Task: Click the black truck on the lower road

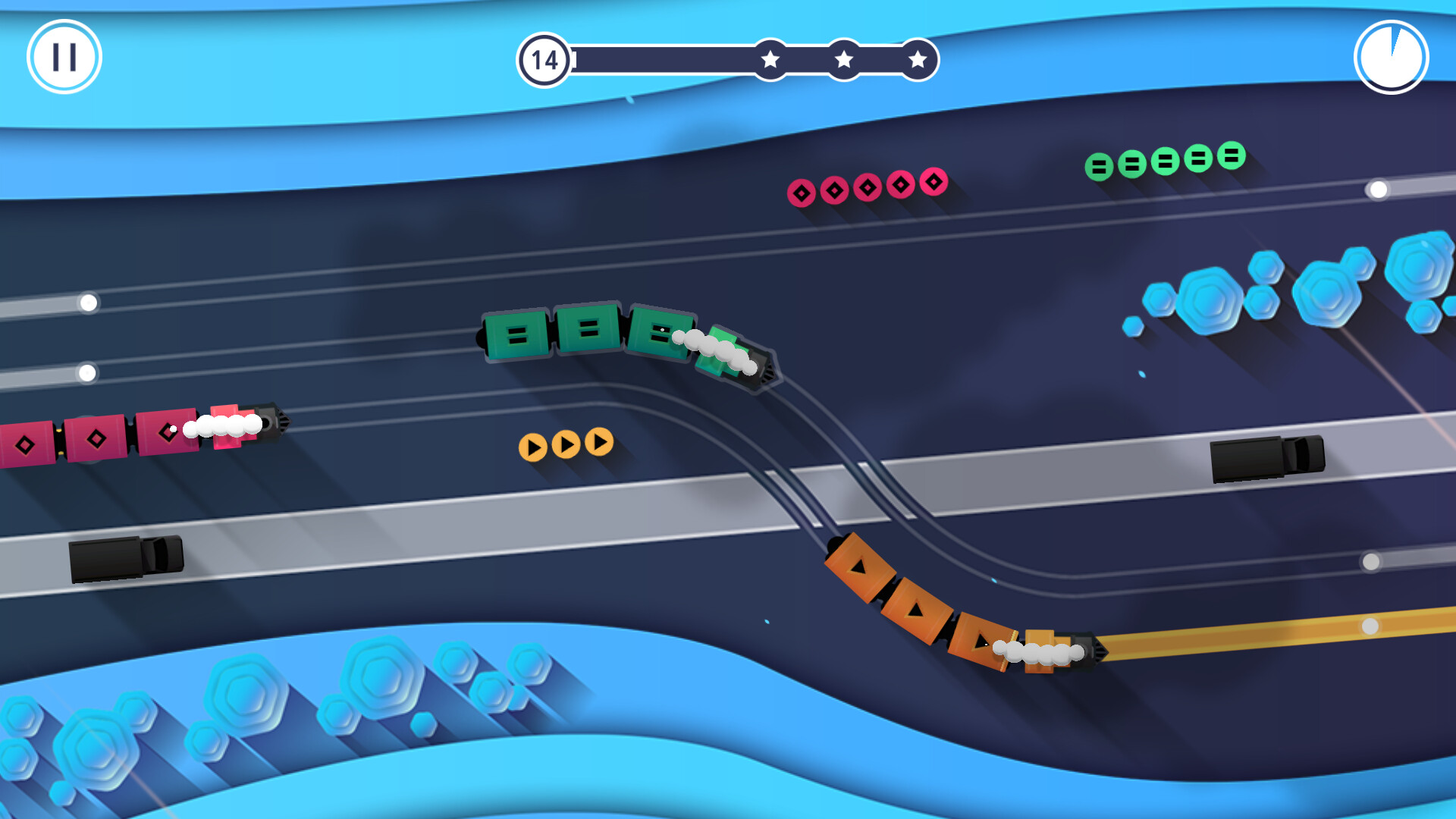Action: click(x=125, y=557)
